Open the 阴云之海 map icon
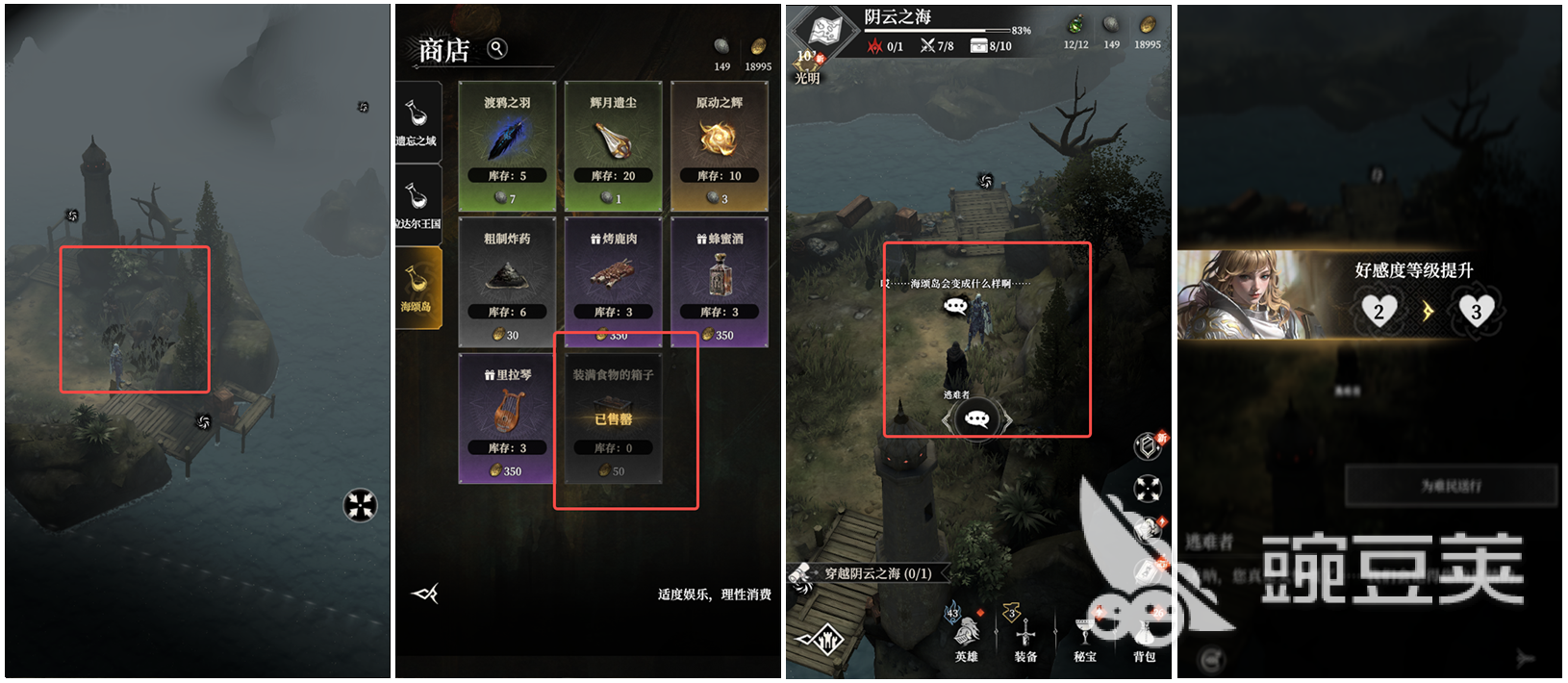1568x683 pixels. [x=824, y=31]
